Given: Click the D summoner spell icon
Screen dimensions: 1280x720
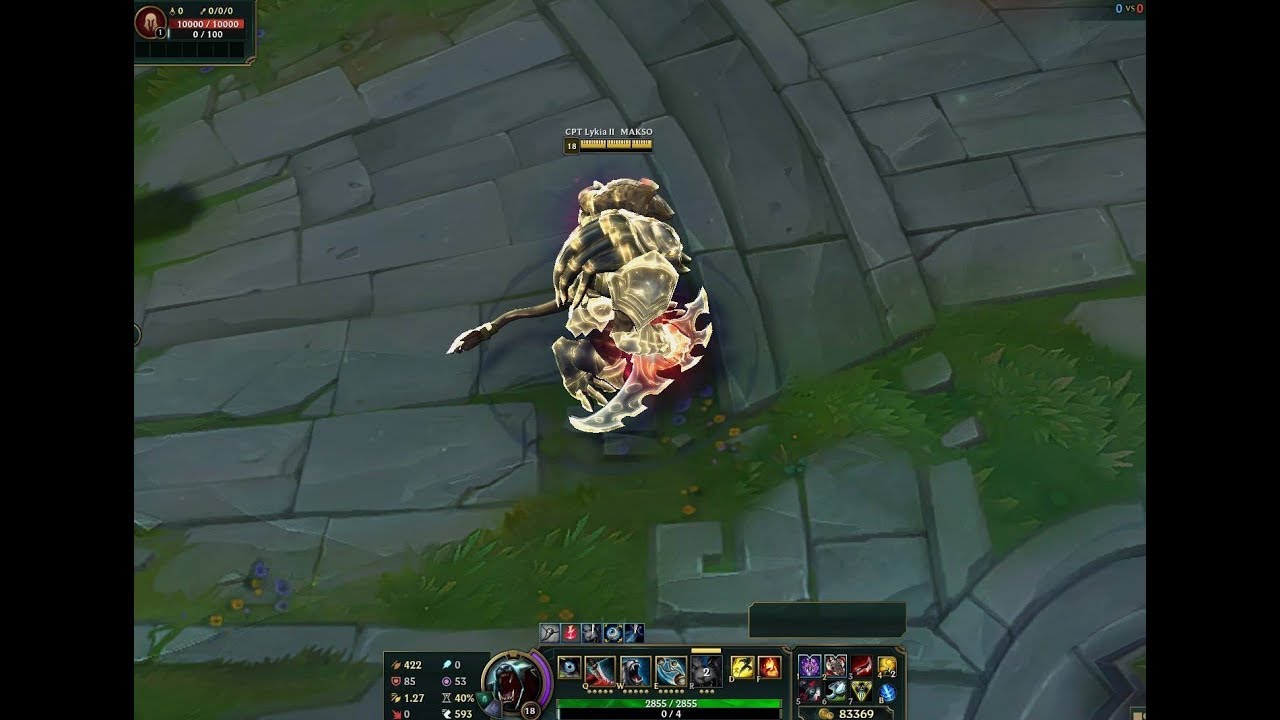Looking at the screenshot, I should [741, 669].
